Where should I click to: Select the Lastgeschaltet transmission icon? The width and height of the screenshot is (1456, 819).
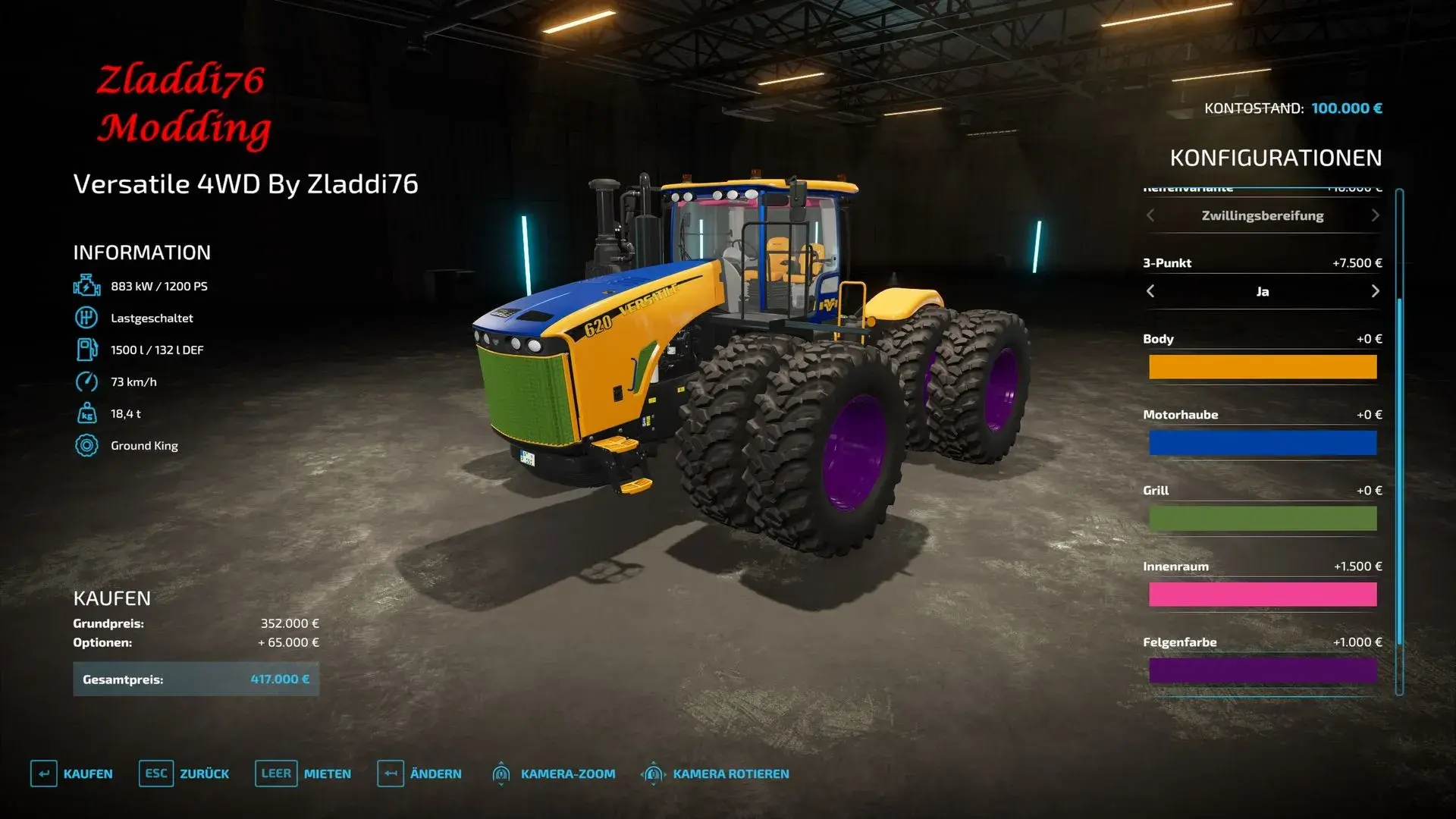click(87, 318)
